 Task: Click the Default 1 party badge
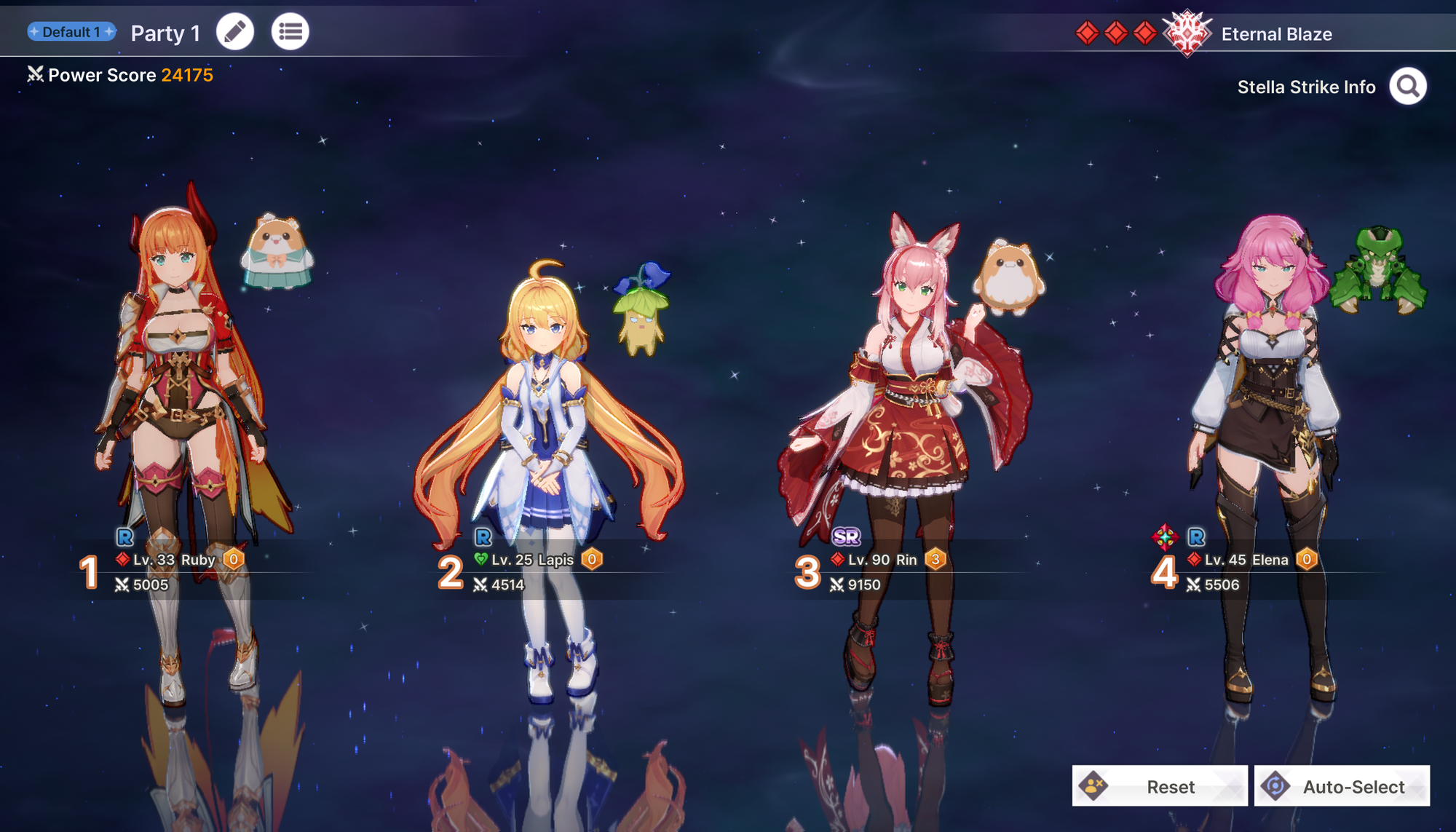pyautogui.click(x=71, y=32)
